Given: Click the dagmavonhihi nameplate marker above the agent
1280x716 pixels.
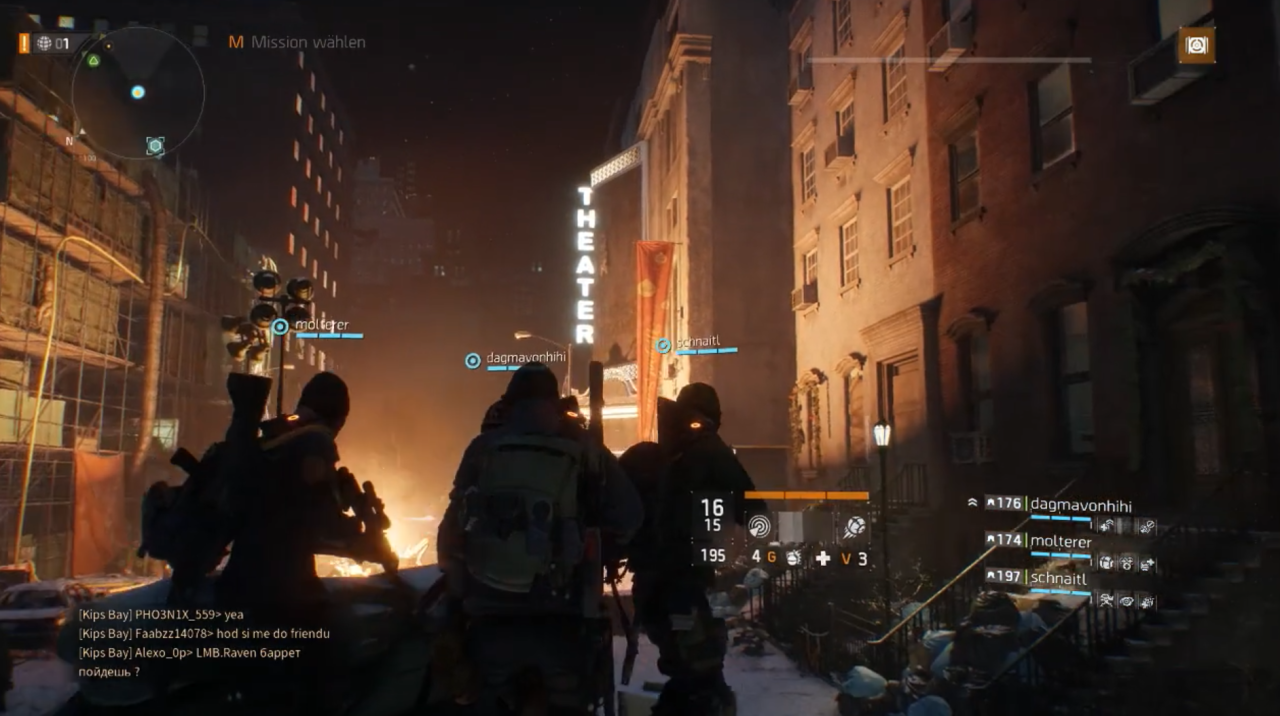Looking at the screenshot, I should pos(473,360).
